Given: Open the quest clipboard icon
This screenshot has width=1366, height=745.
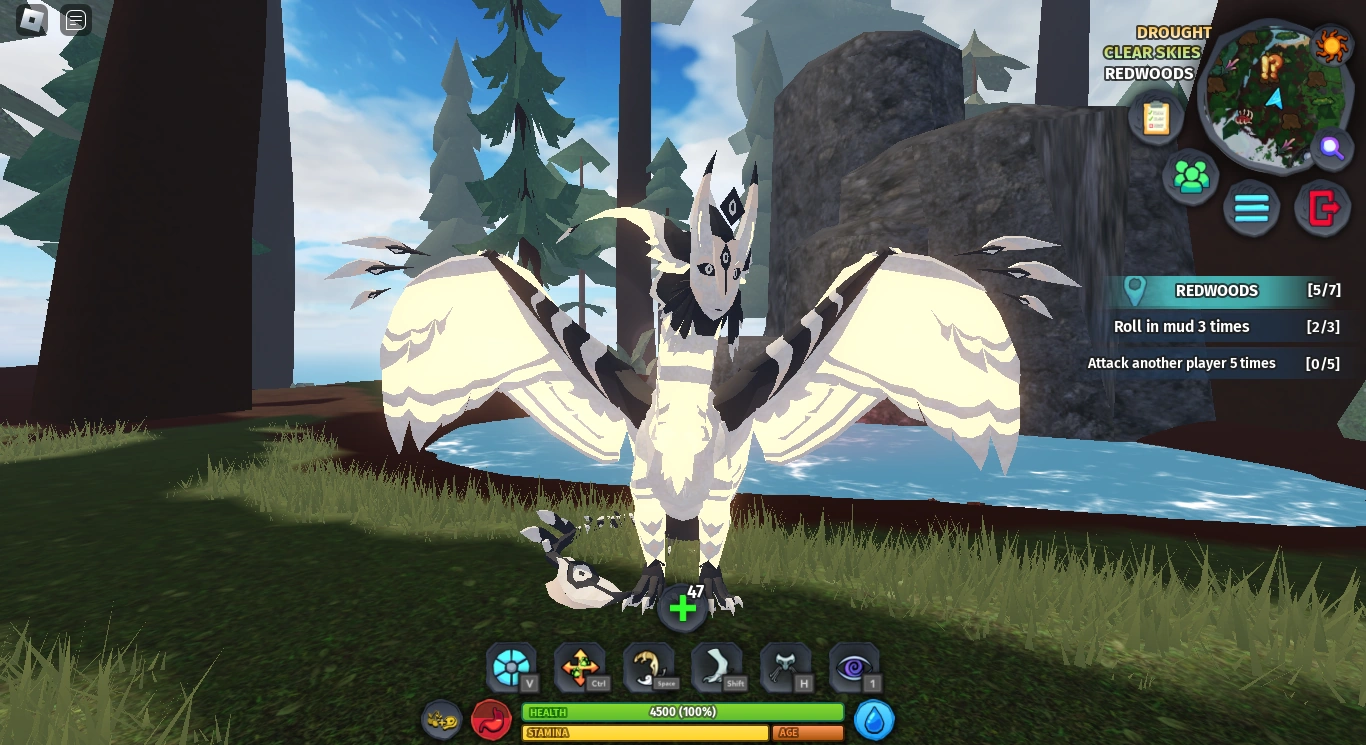Looking at the screenshot, I should (x=1155, y=119).
